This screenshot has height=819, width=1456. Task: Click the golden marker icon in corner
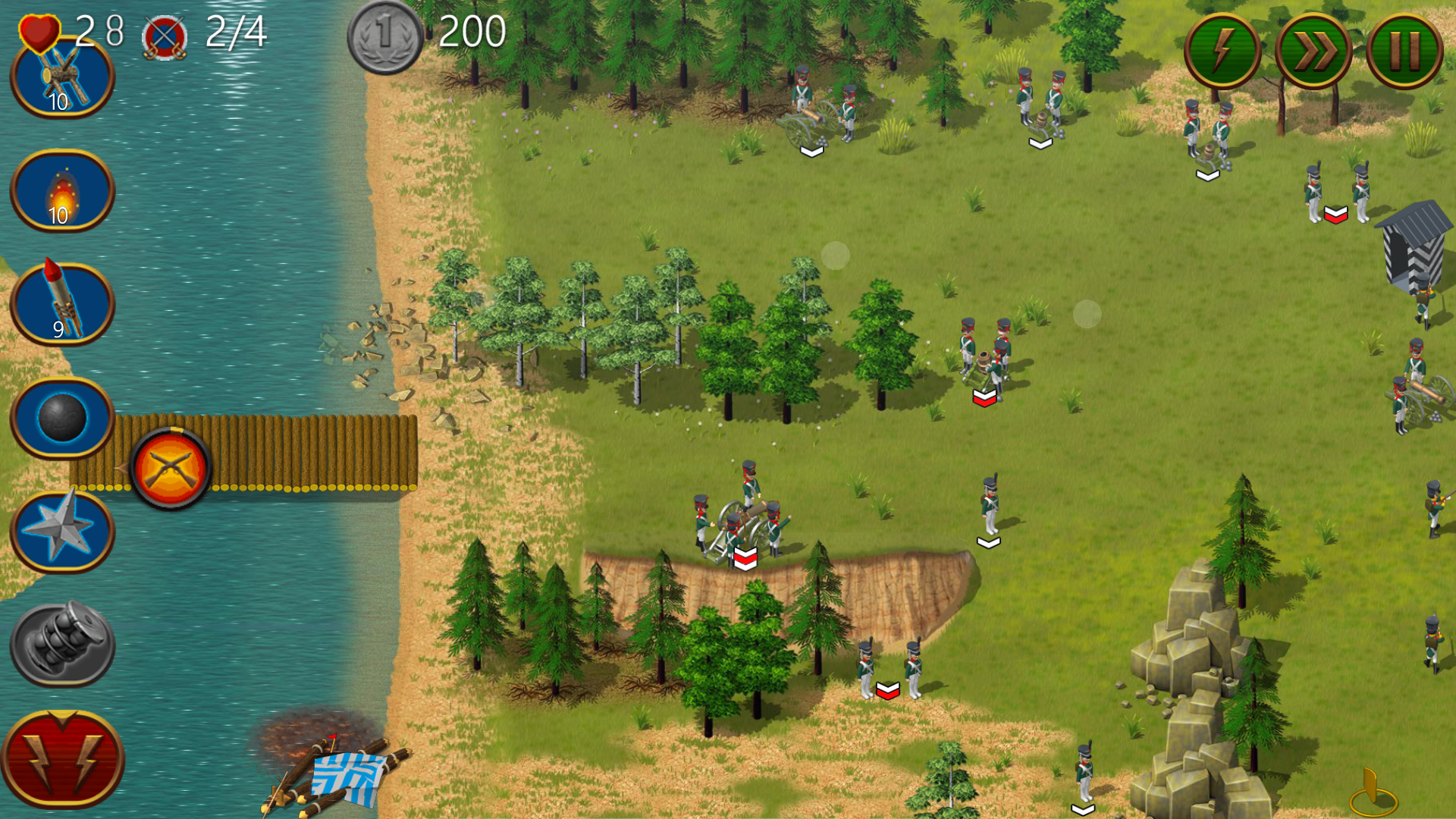1373,792
